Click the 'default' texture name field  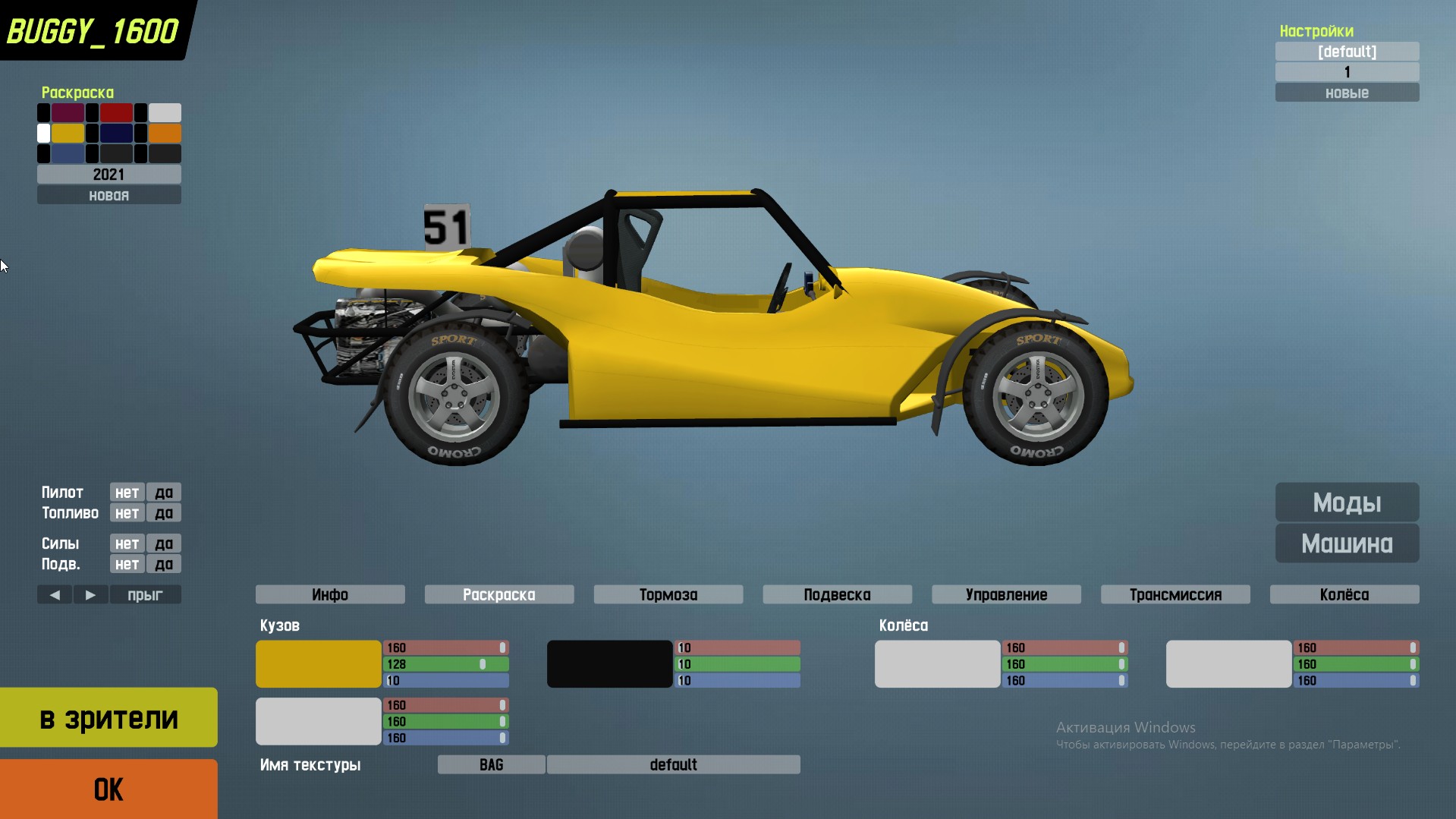coord(673,764)
